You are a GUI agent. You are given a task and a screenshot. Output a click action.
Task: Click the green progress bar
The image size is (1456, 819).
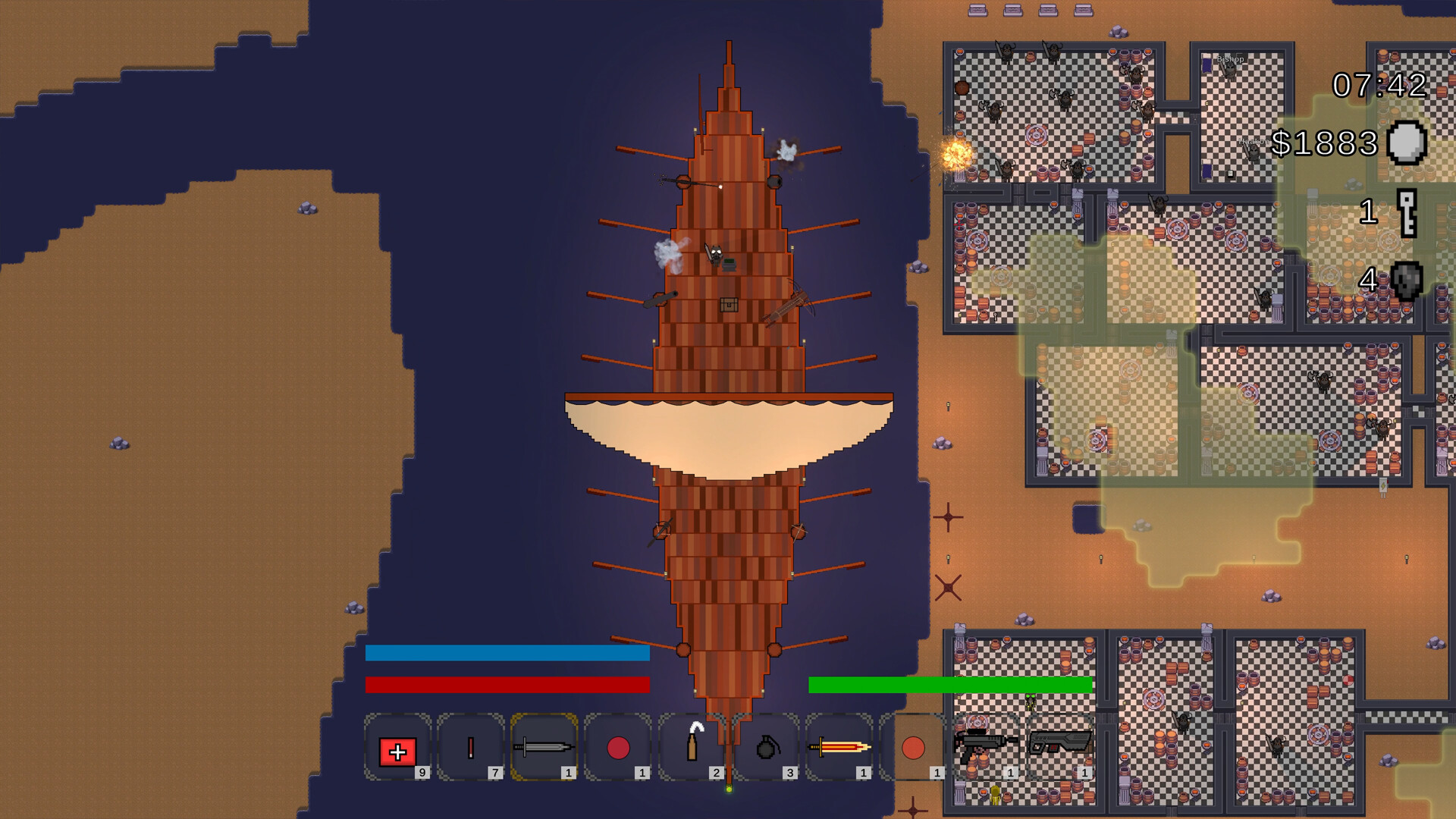pyautogui.click(x=950, y=685)
